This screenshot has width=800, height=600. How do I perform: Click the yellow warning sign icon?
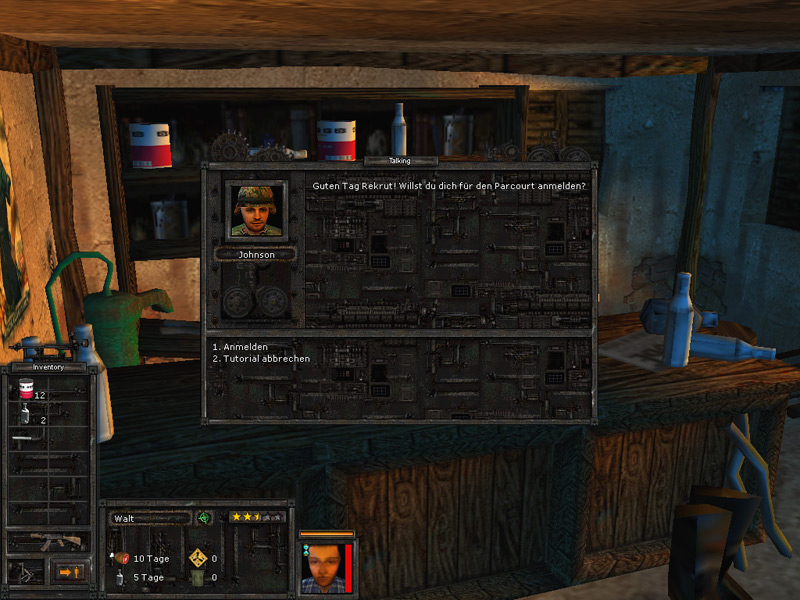(197, 558)
